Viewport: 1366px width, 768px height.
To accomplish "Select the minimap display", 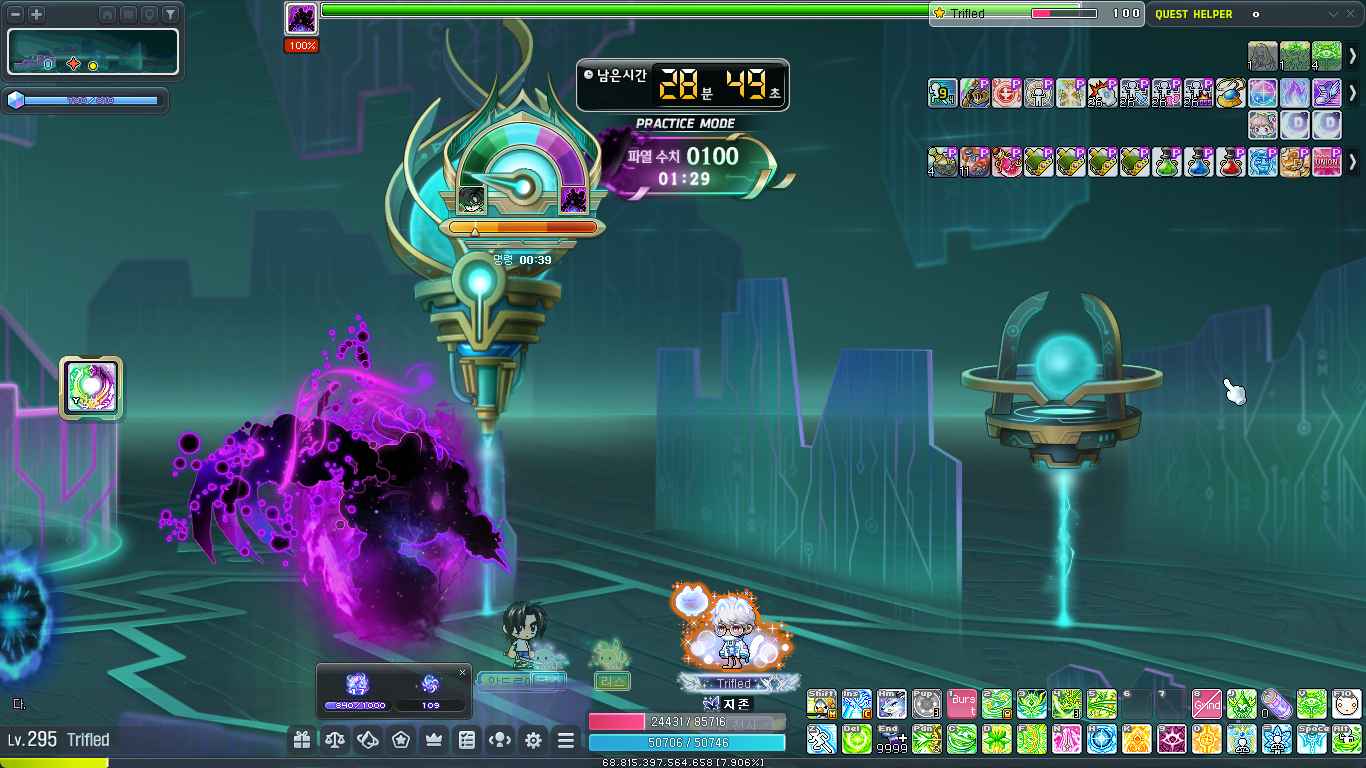I will [x=93, y=52].
